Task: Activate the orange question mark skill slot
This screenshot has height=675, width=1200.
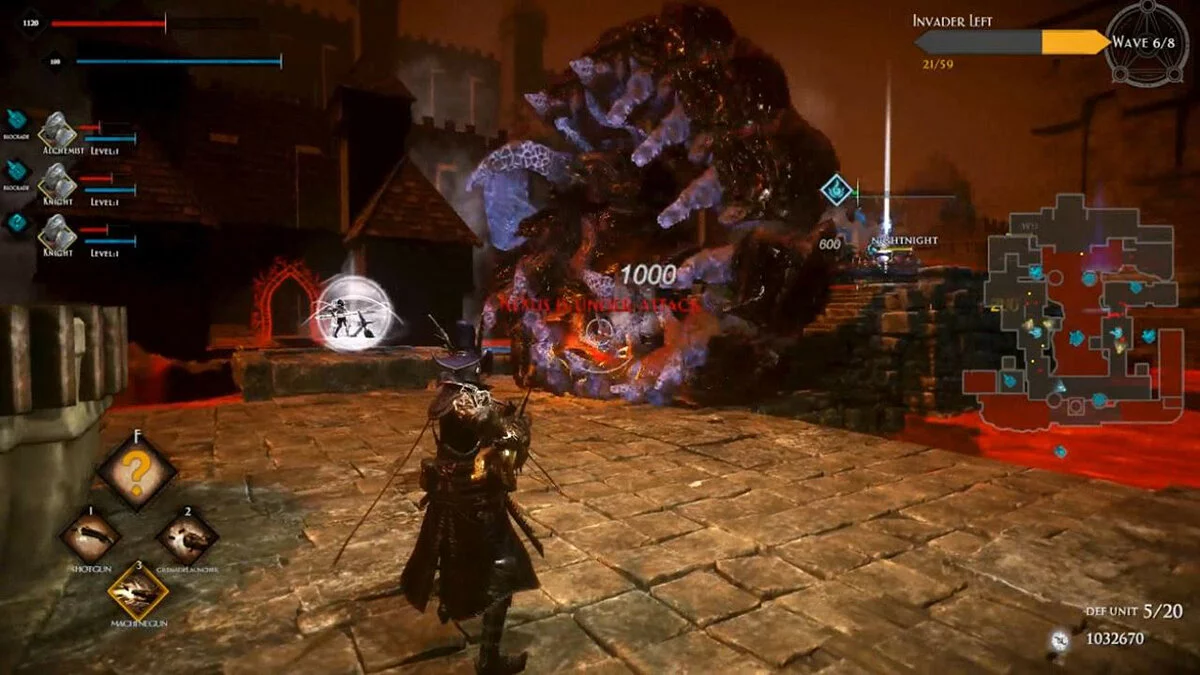Action: coord(138,472)
